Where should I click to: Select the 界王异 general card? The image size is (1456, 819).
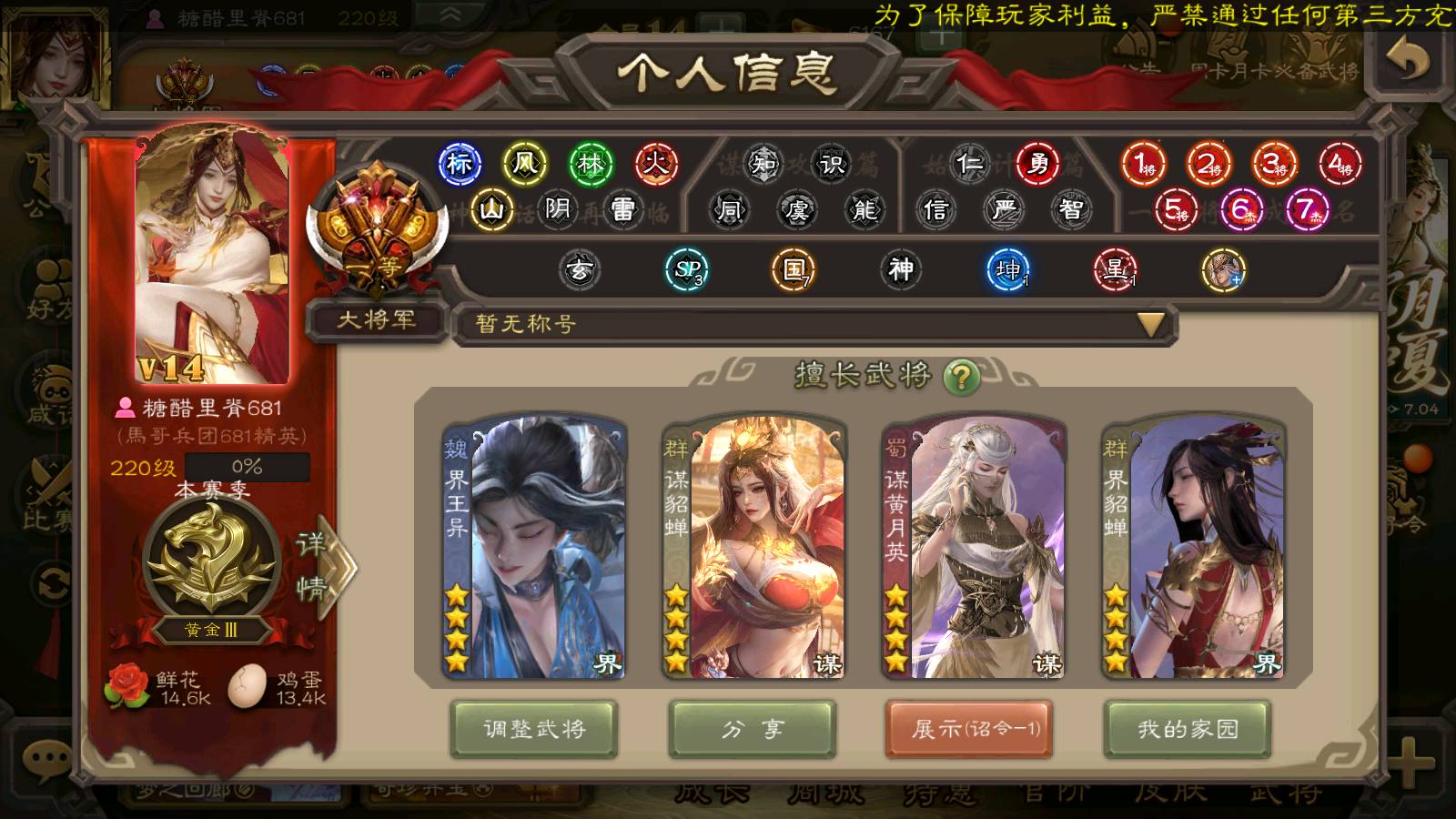tap(534, 549)
